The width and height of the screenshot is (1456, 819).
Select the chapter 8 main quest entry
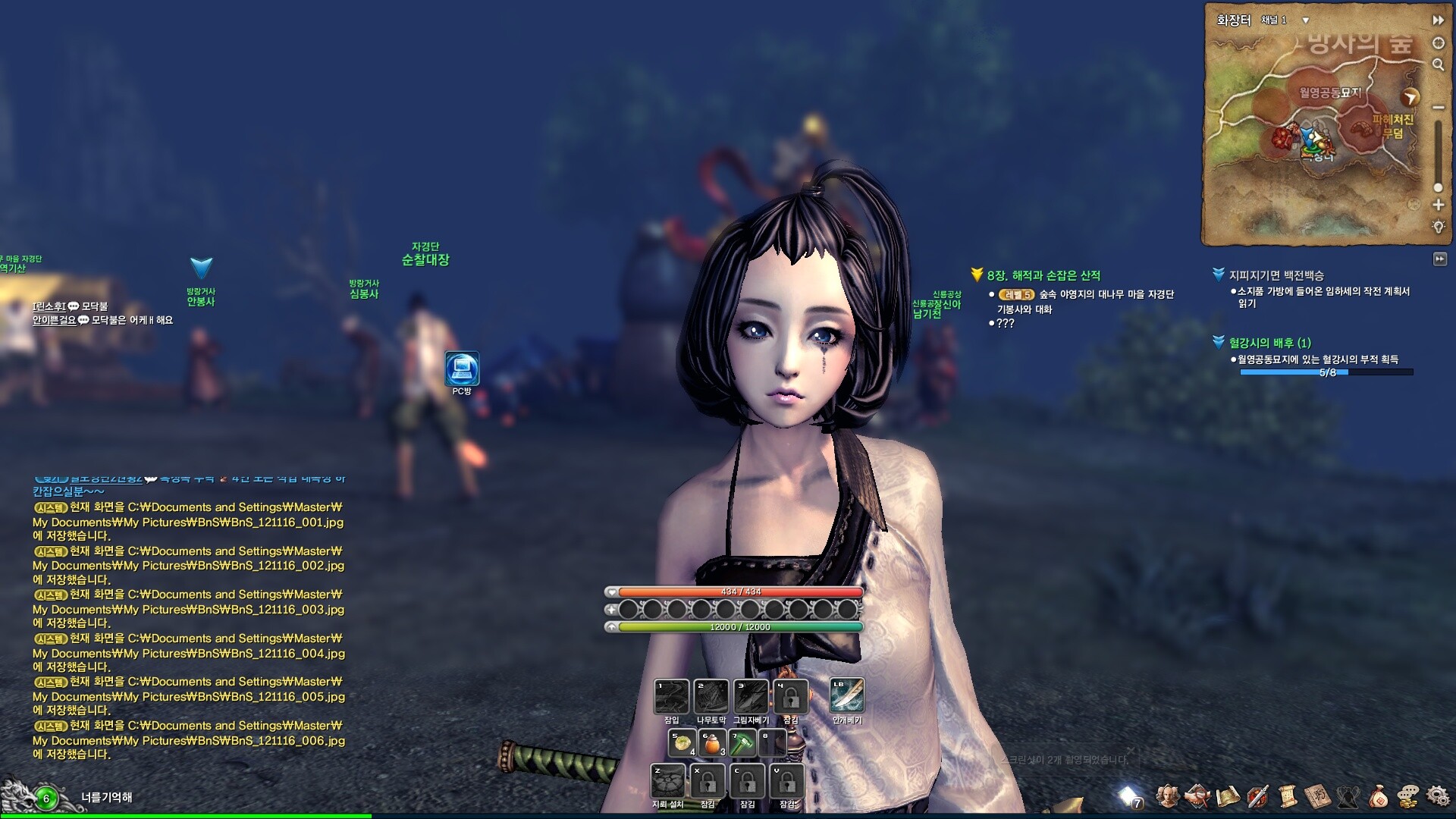pos(1043,276)
